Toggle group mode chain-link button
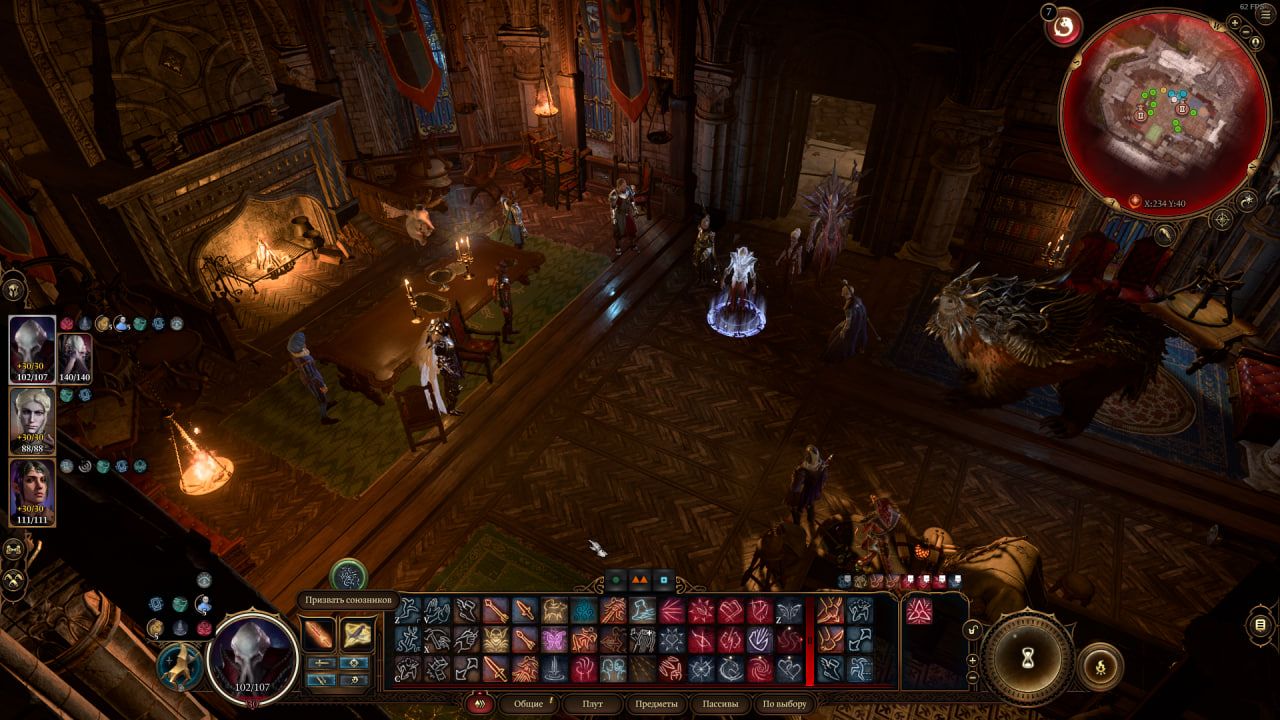The width and height of the screenshot is (1280, 720). click(14, 549)
